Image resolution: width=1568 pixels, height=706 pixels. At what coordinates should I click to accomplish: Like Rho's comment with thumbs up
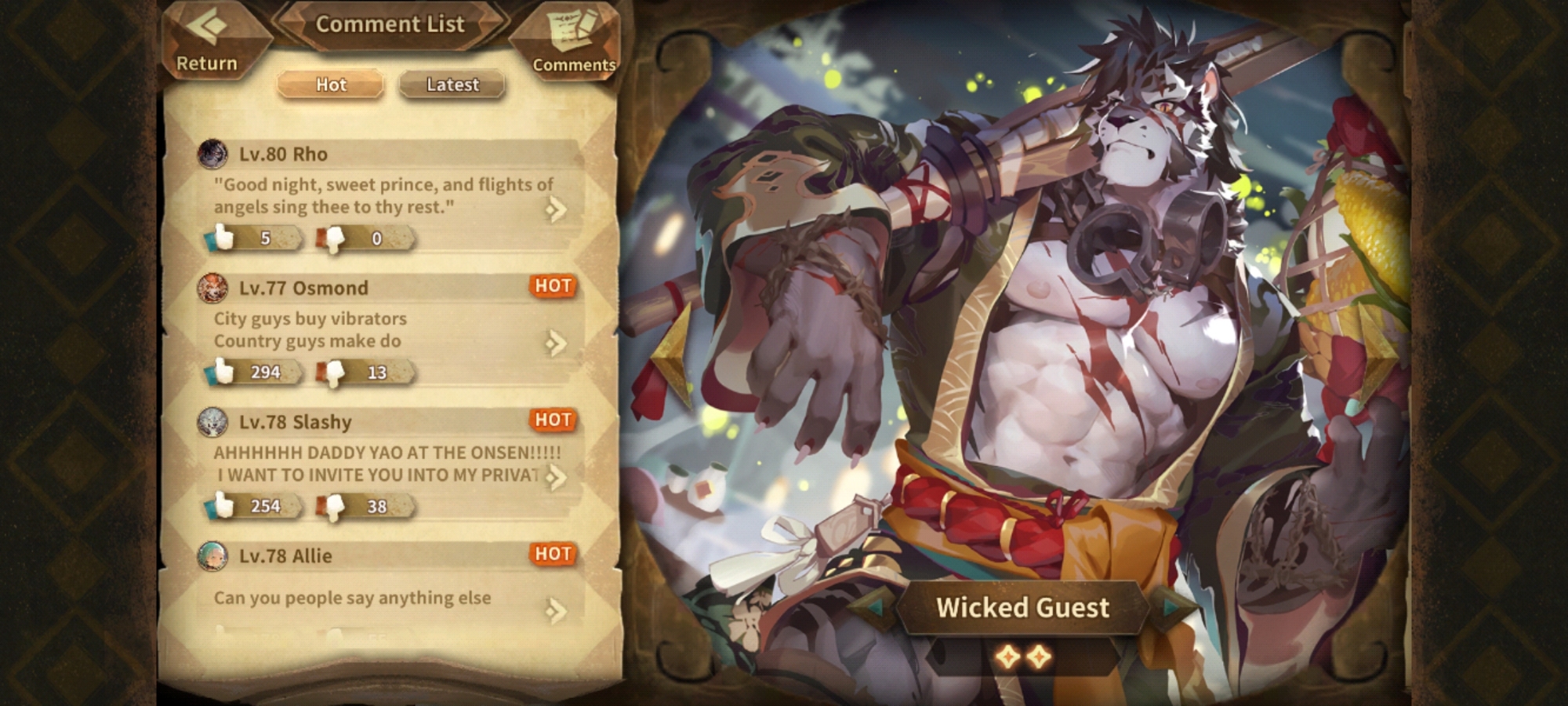[224, 238]
